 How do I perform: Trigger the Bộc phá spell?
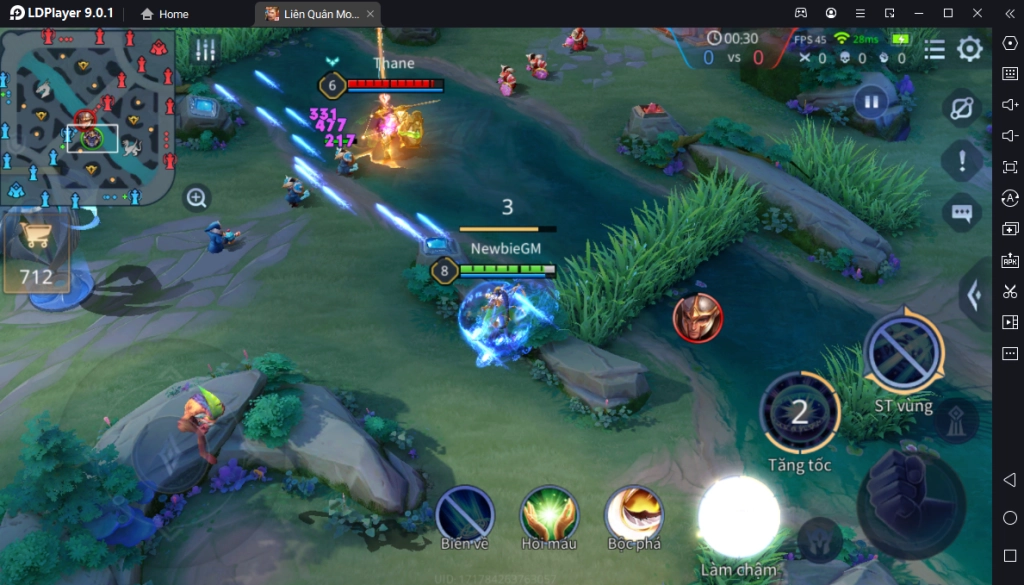coord(634,514)
